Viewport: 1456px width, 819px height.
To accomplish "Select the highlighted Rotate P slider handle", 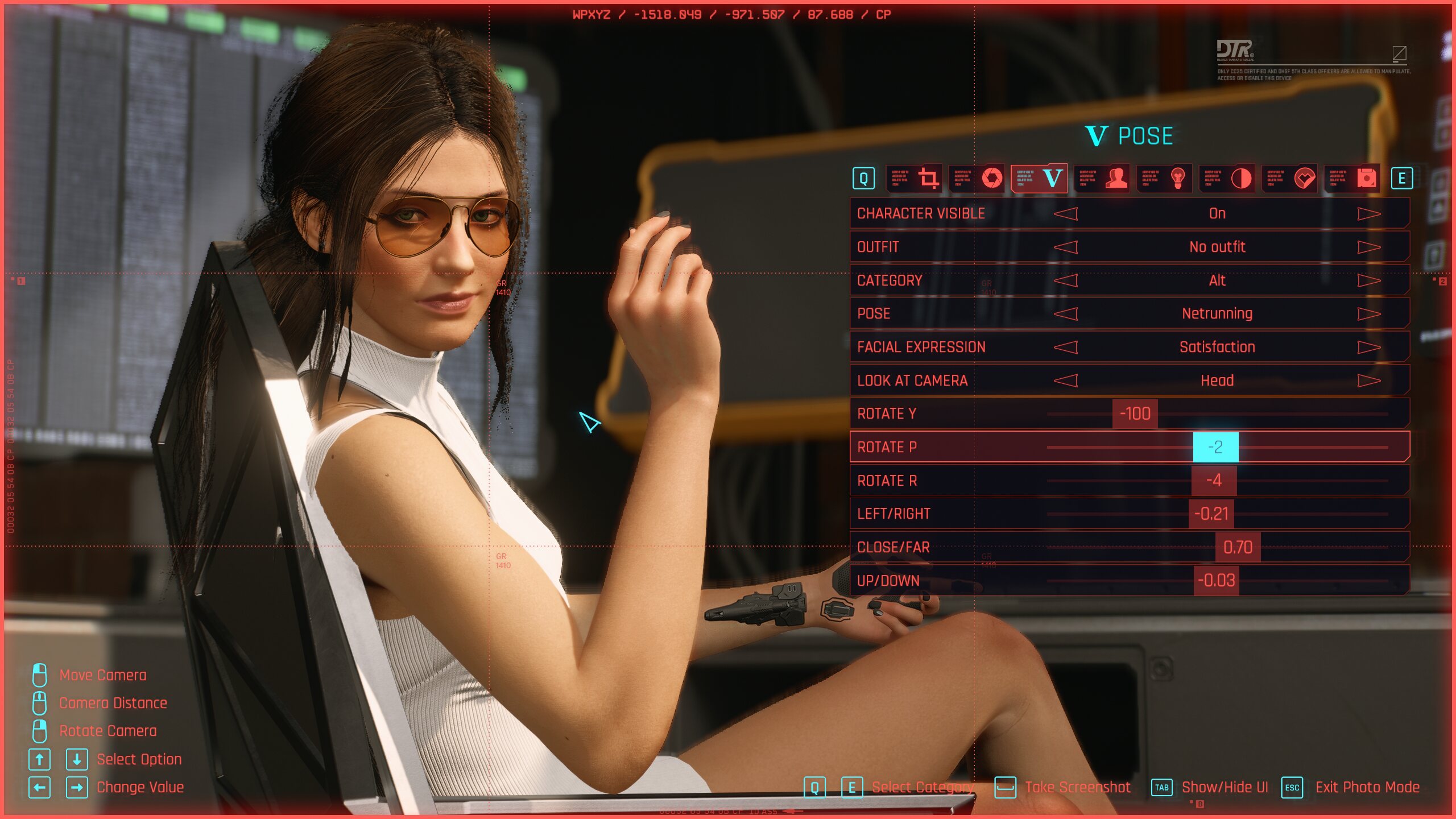I will tap(1215, 447).
